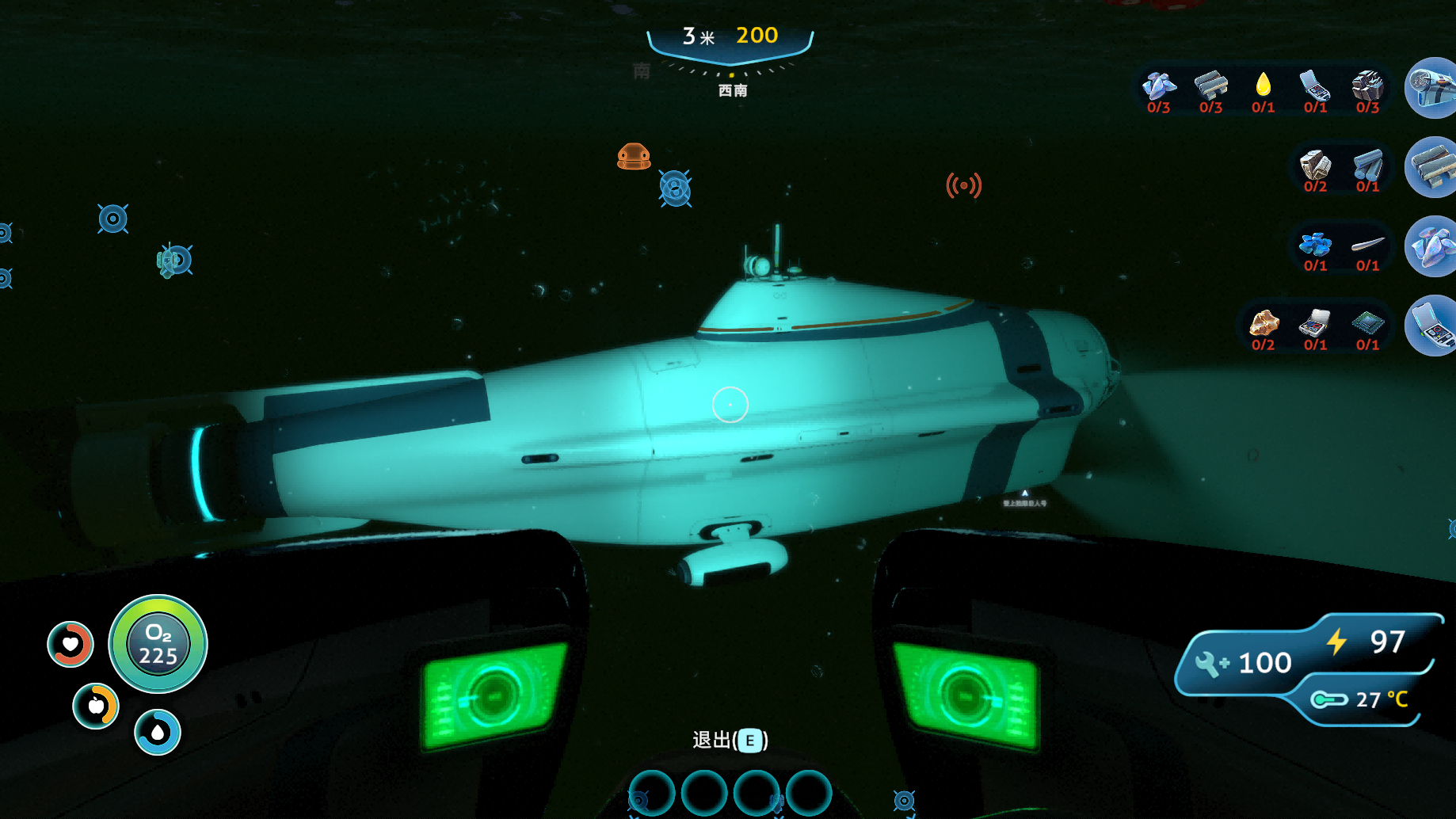Image resolution: width=1456 pixels, height=819 pixels.
Task: Select the orange lifepod ping marker
Action: 634,157
